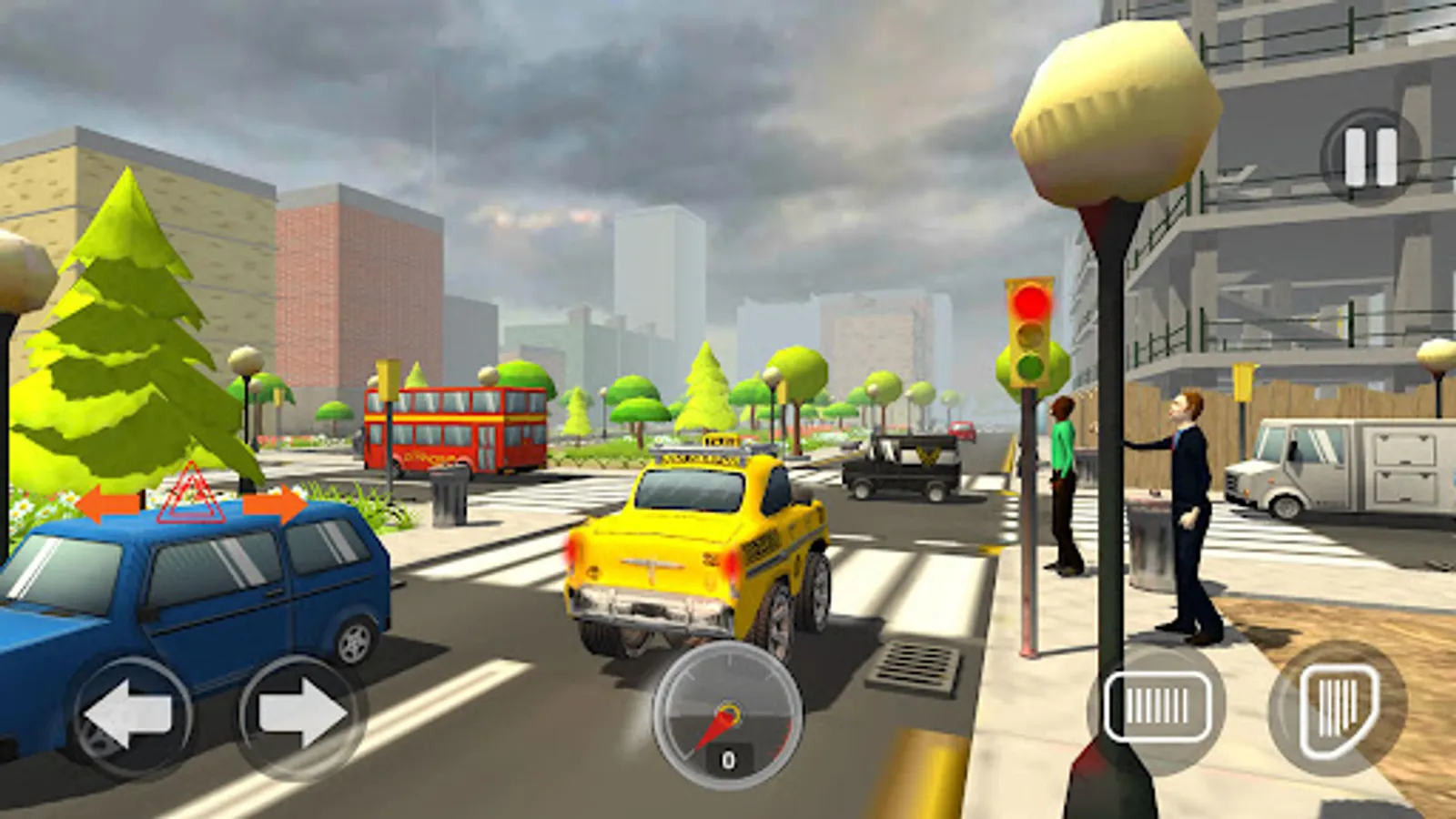Tap the speed readout showing 0

(728, 758)
